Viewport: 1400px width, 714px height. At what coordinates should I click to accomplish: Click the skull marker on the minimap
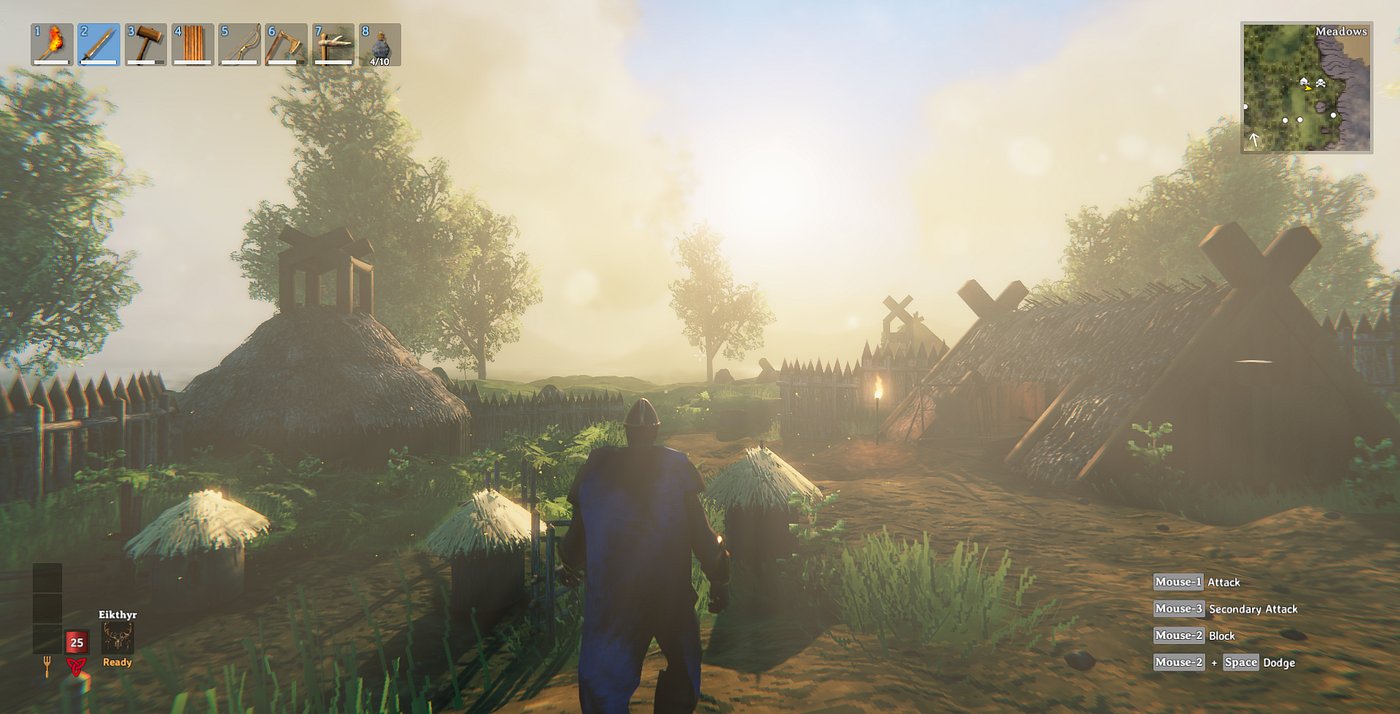coord(1319,82)
